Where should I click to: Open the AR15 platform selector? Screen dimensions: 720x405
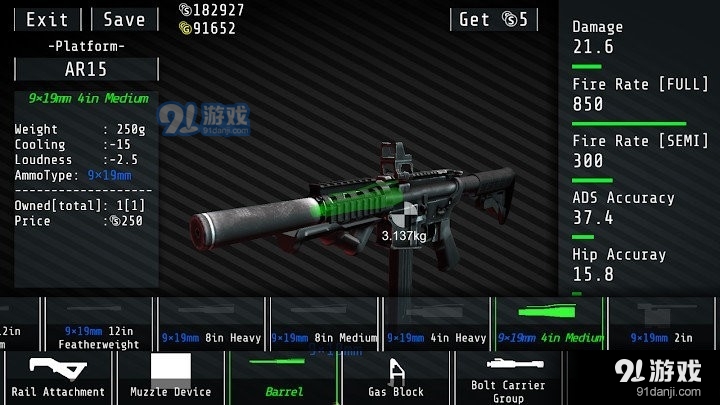pos(86,69)
